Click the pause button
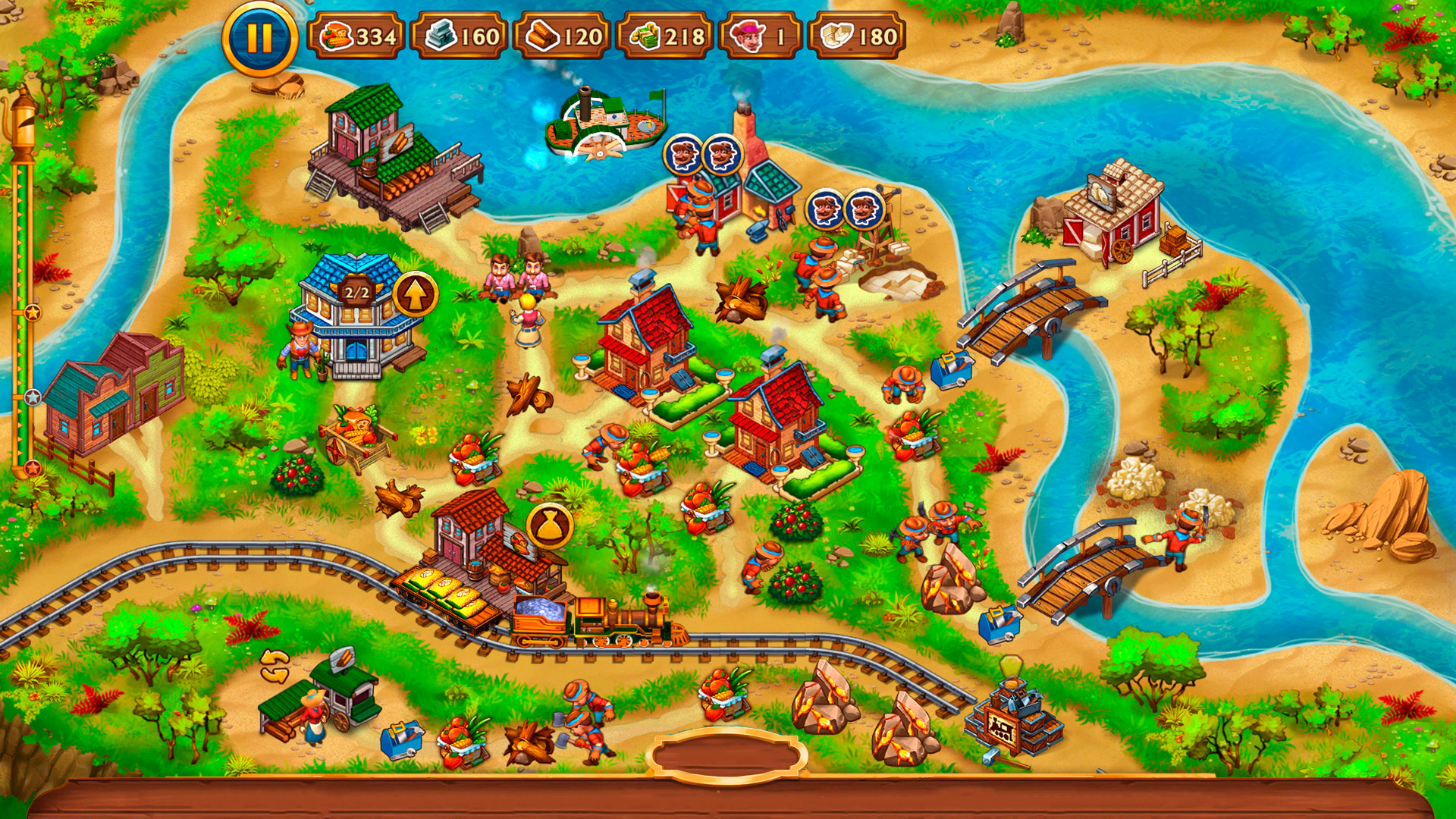Screen dimensions: 1456x819 pyautogui.click(x=258, y=37)
